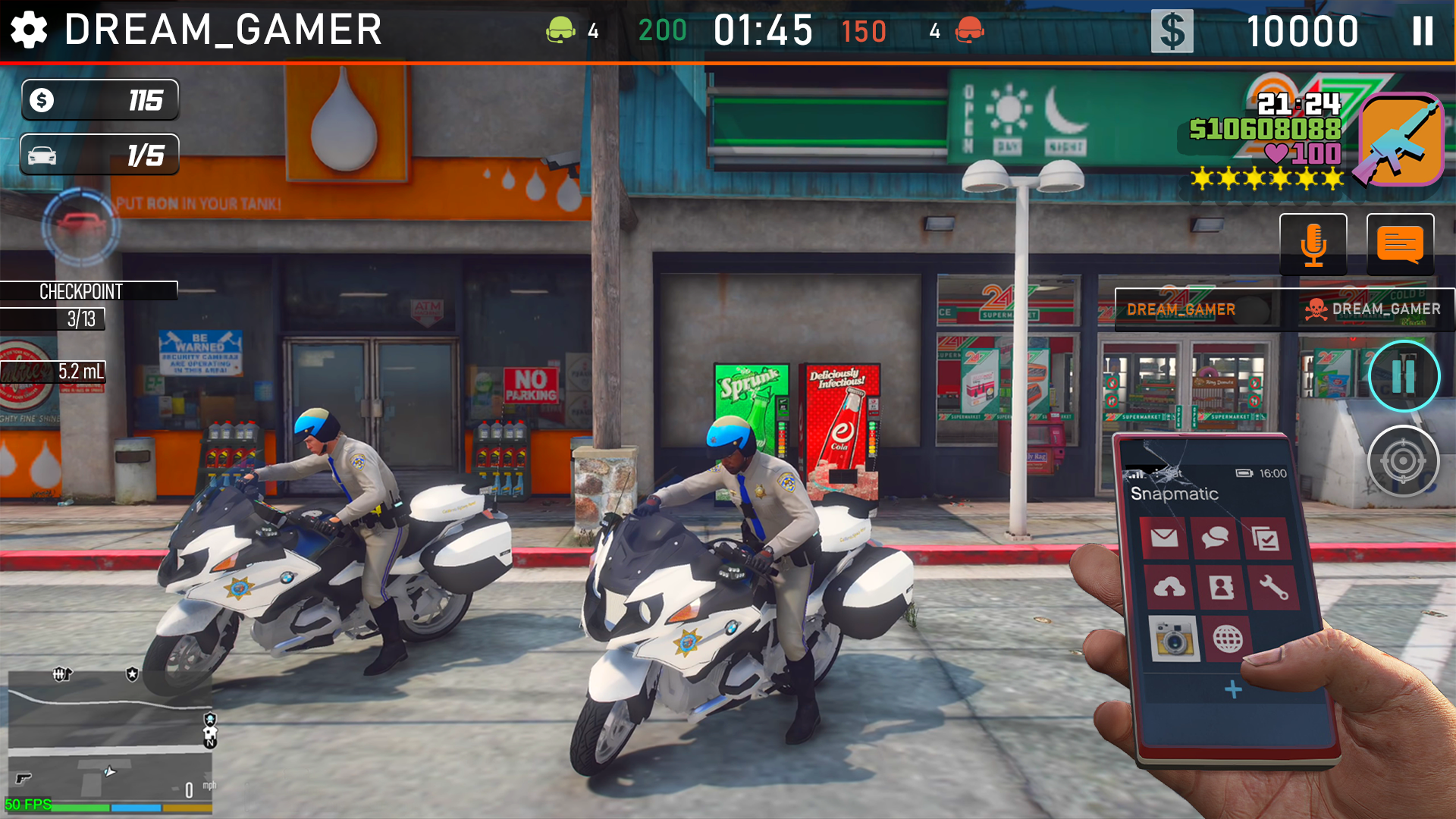
Task: Open the chat messages app on the phone
Action: click(1215, 538)
